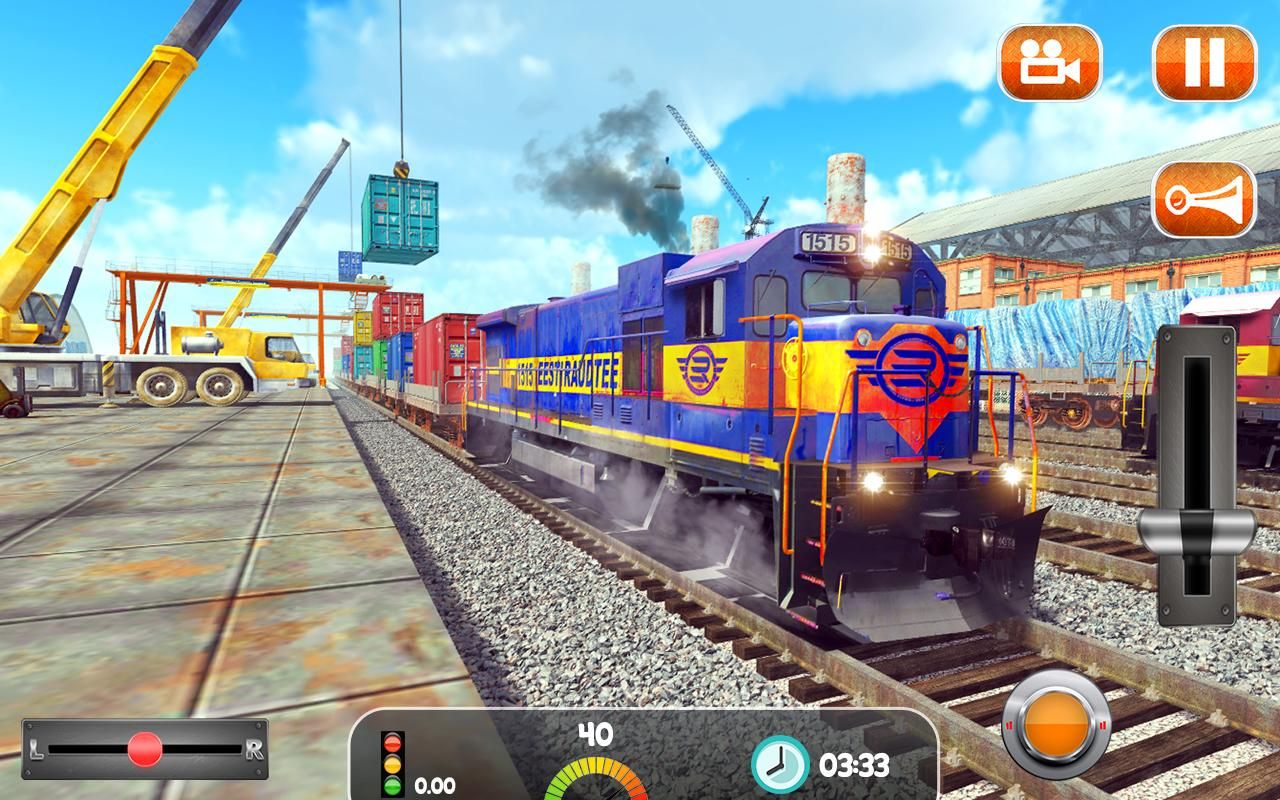Switch camera view with the video camera button
The image size is (1280, 800).
pos(1049,62)
